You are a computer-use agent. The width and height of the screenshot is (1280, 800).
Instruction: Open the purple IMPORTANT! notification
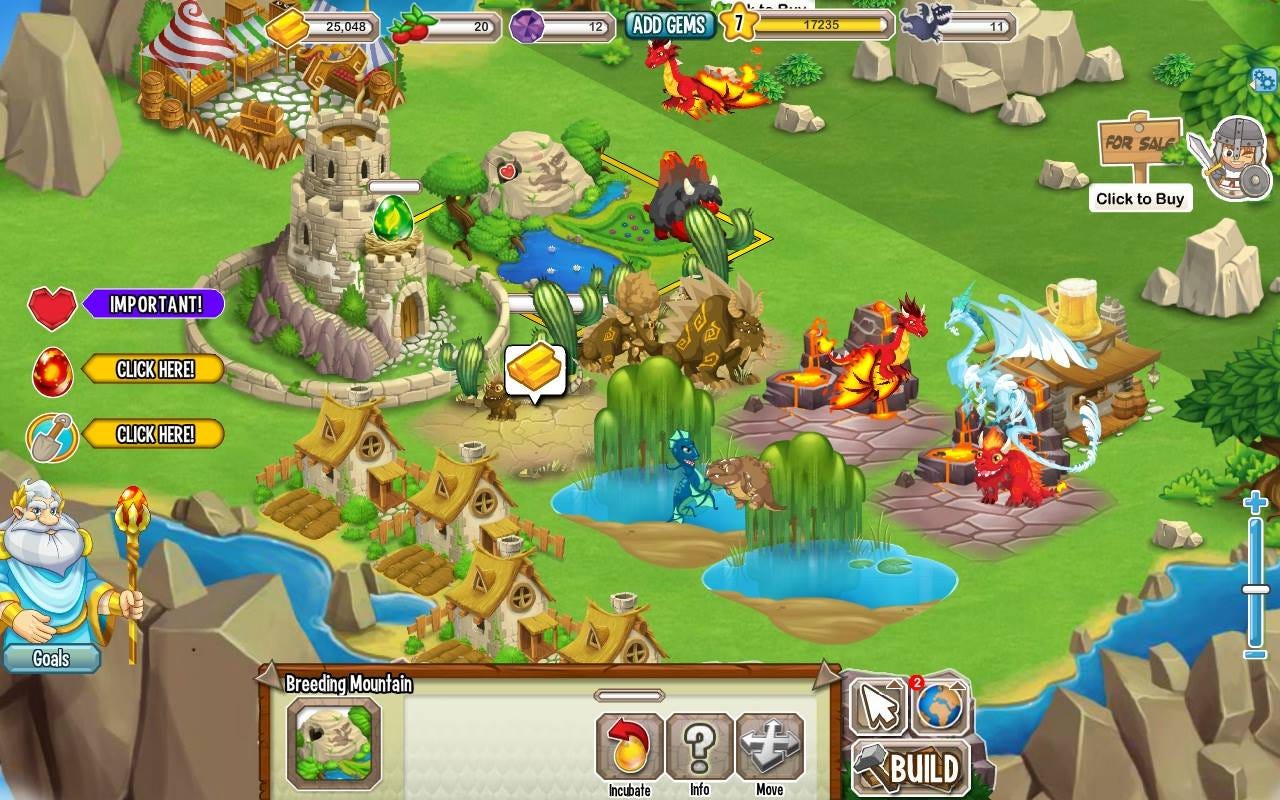click(x=153, y=304)
